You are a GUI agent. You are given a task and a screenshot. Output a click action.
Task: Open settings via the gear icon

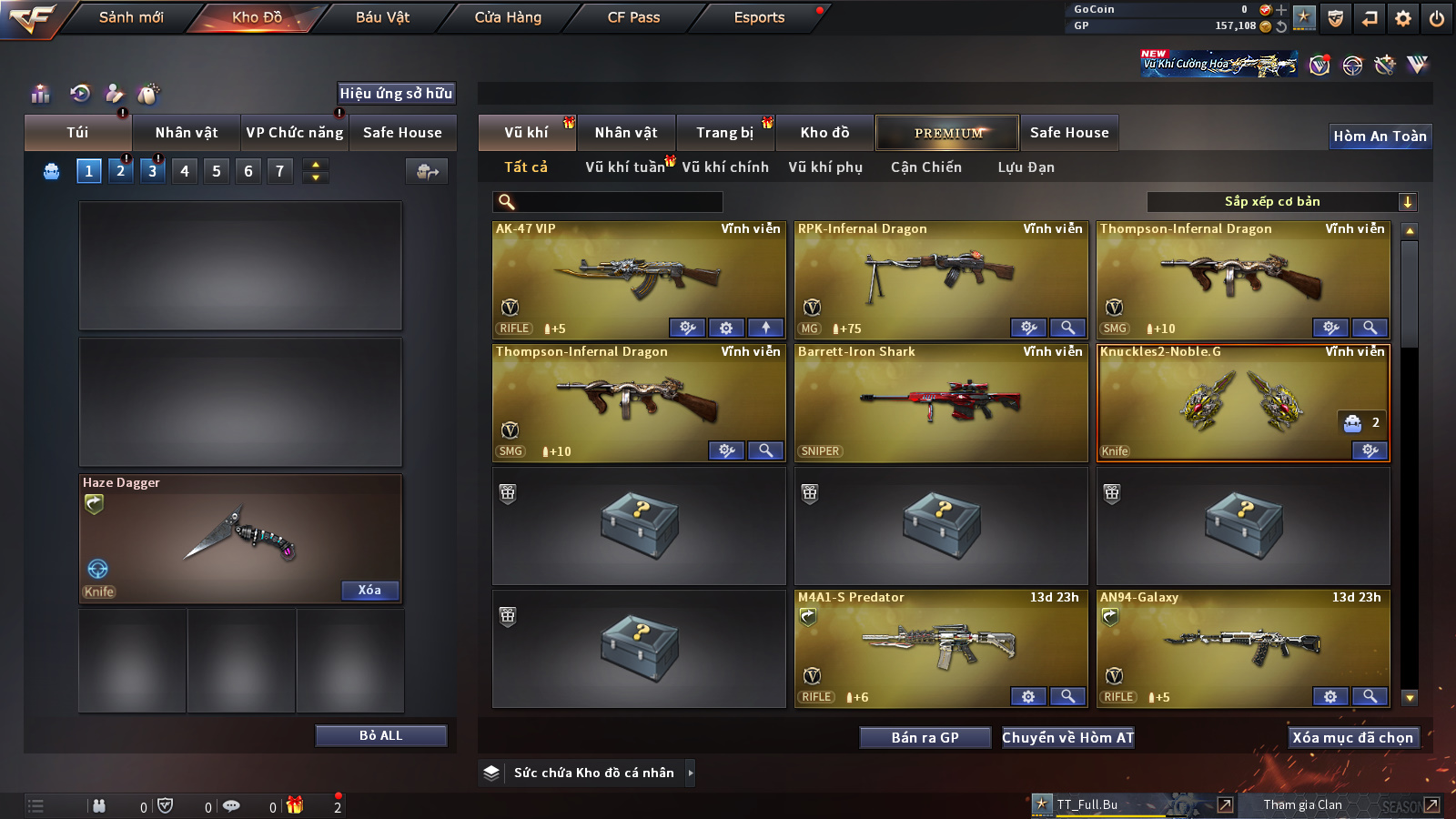click(x=1402, y=18)
